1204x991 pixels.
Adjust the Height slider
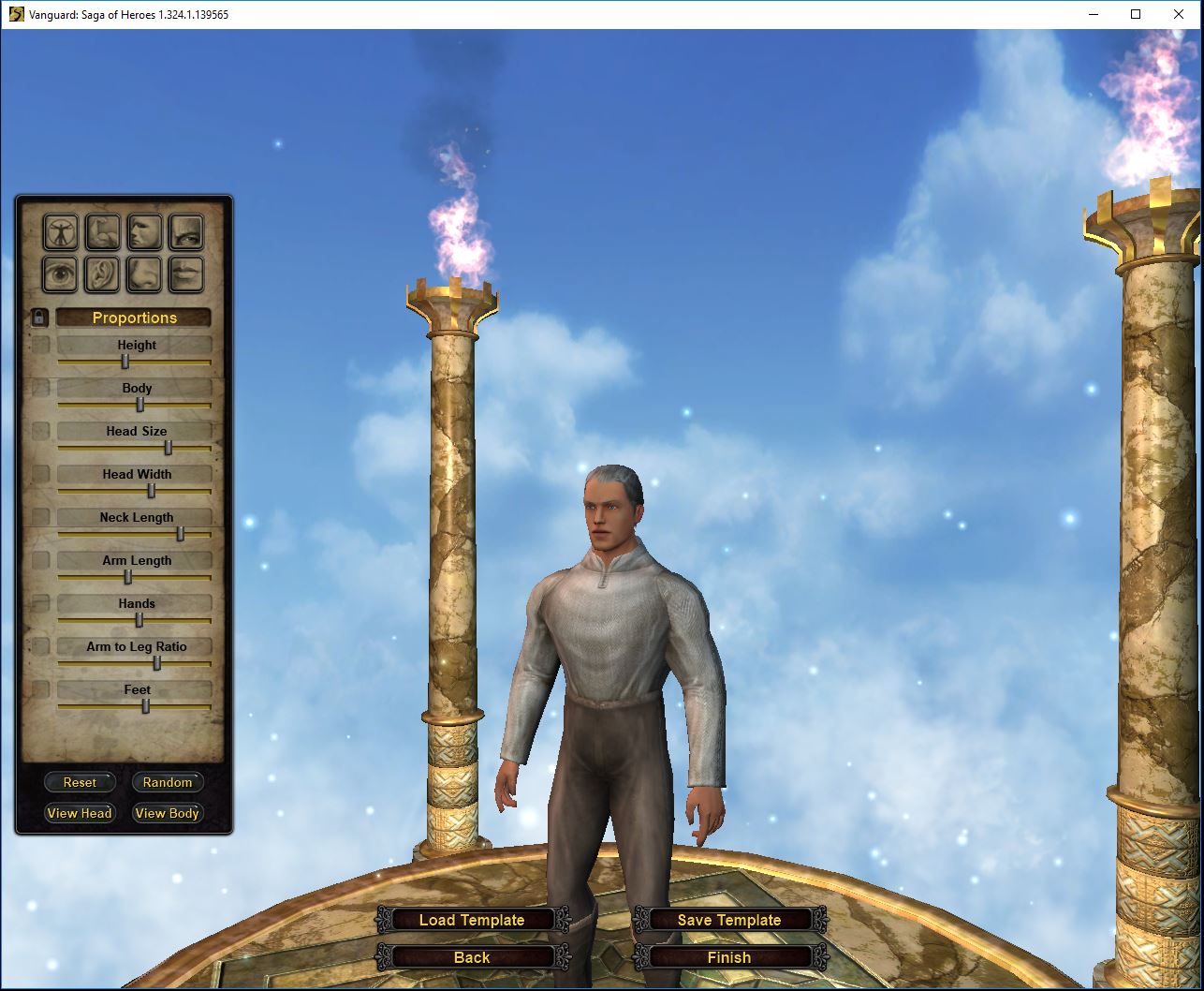click(x=125, y=362)
